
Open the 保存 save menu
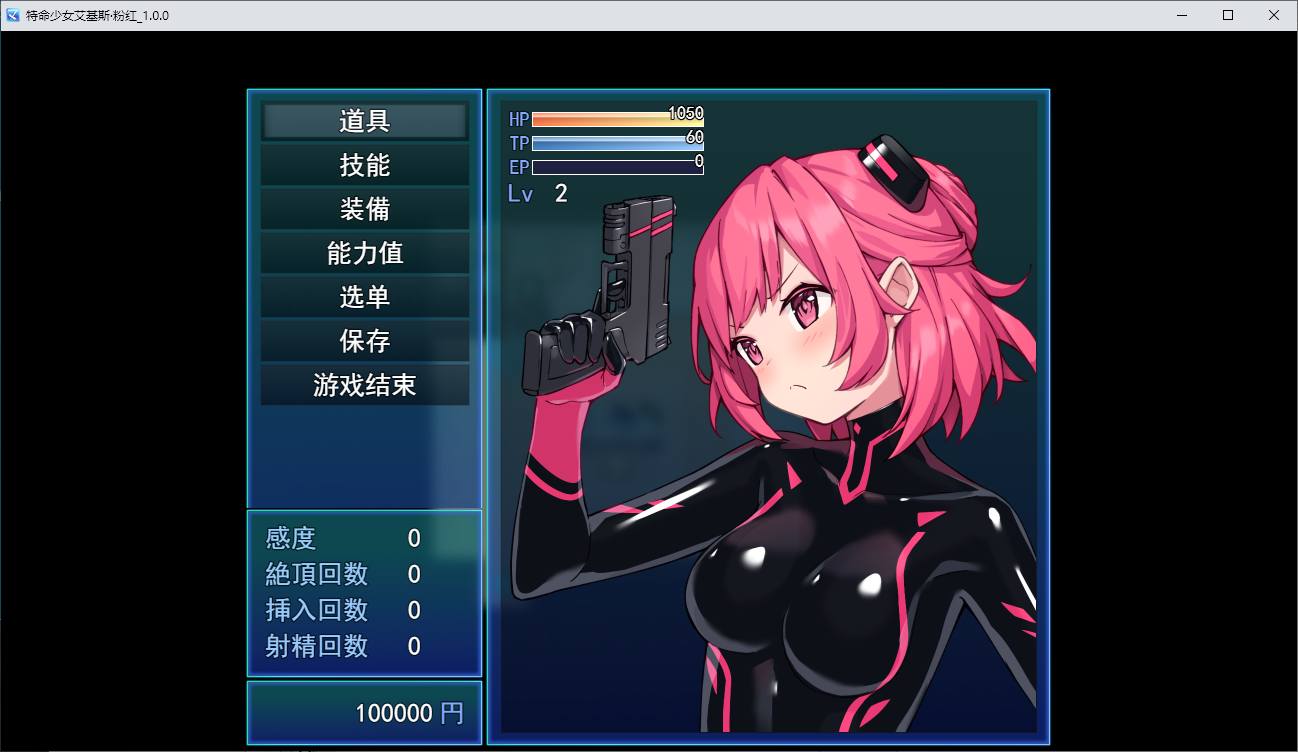pyautogui.click(x=365, y=342)
